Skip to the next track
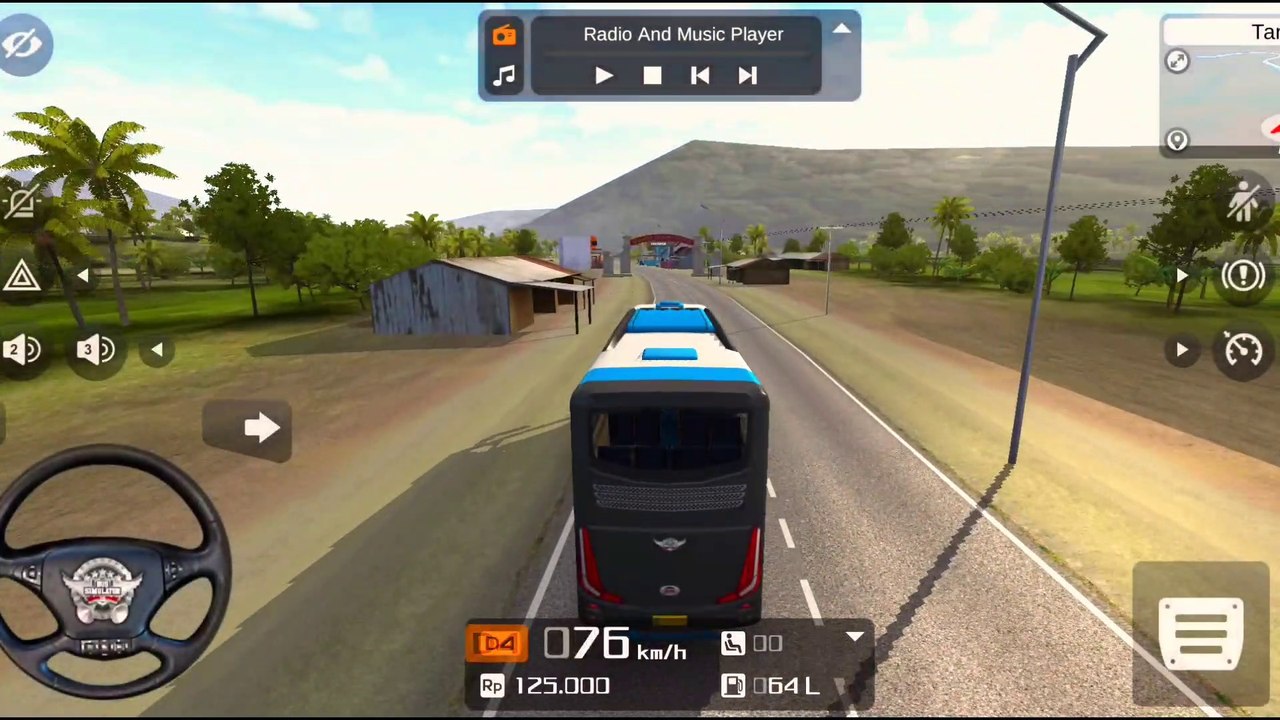Screen dimensions: 1280x720 click(x=747, y=76)
